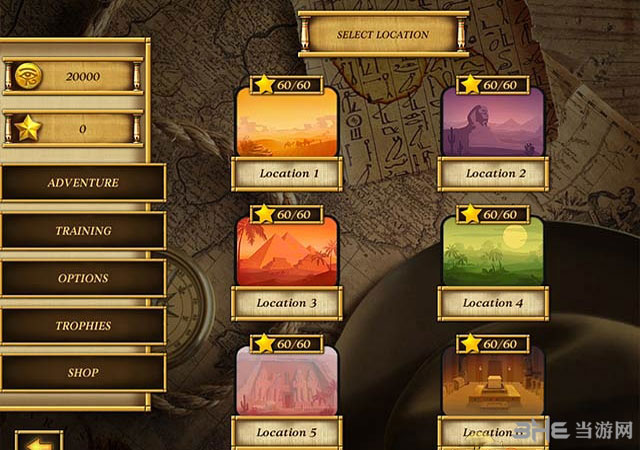Select Location 2 with the Sphinx

pyautogui.click(x=494, y=125)
